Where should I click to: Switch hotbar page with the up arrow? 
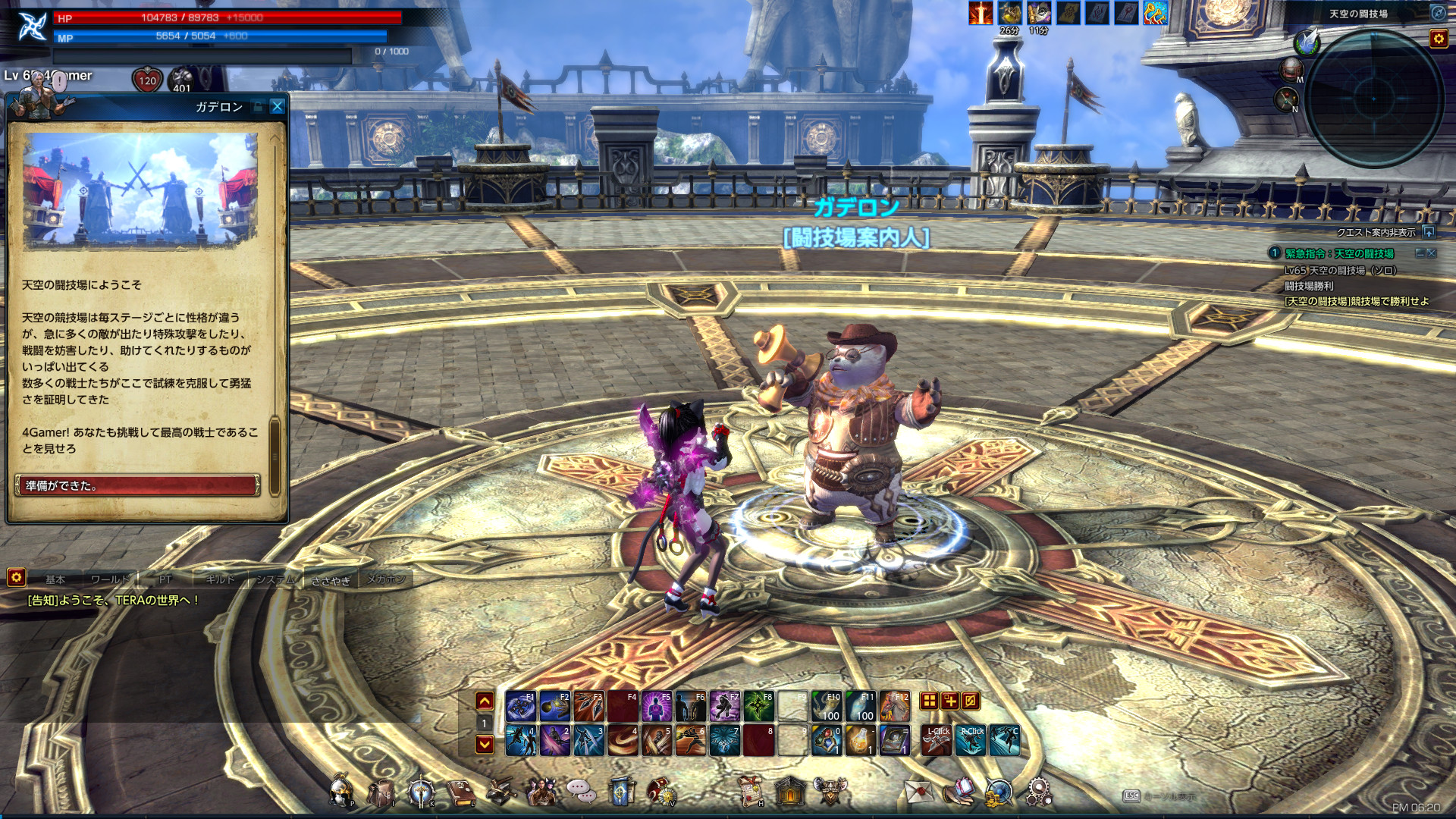tap(485, 701)
